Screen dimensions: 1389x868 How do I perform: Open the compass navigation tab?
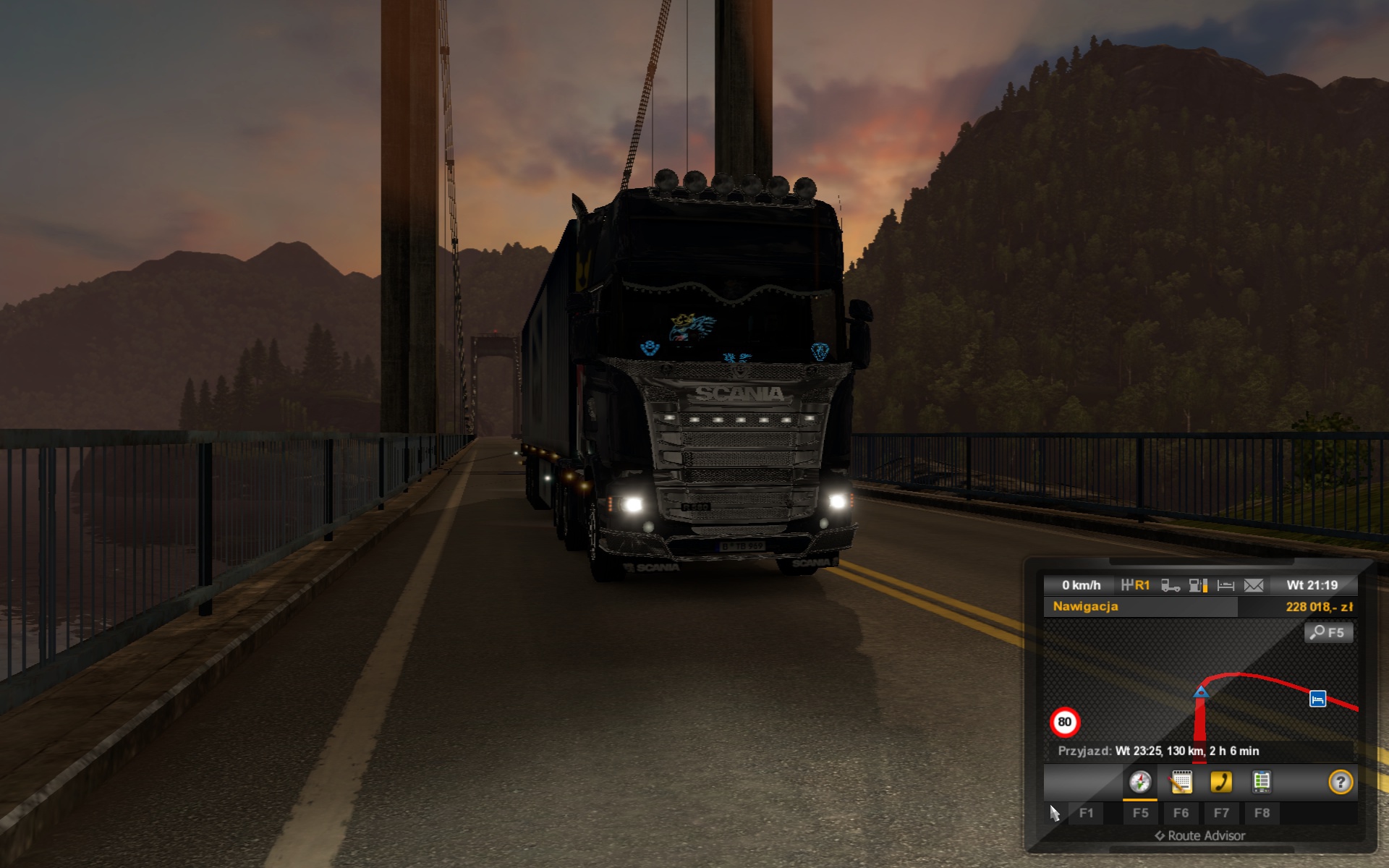pos(1140,782)
